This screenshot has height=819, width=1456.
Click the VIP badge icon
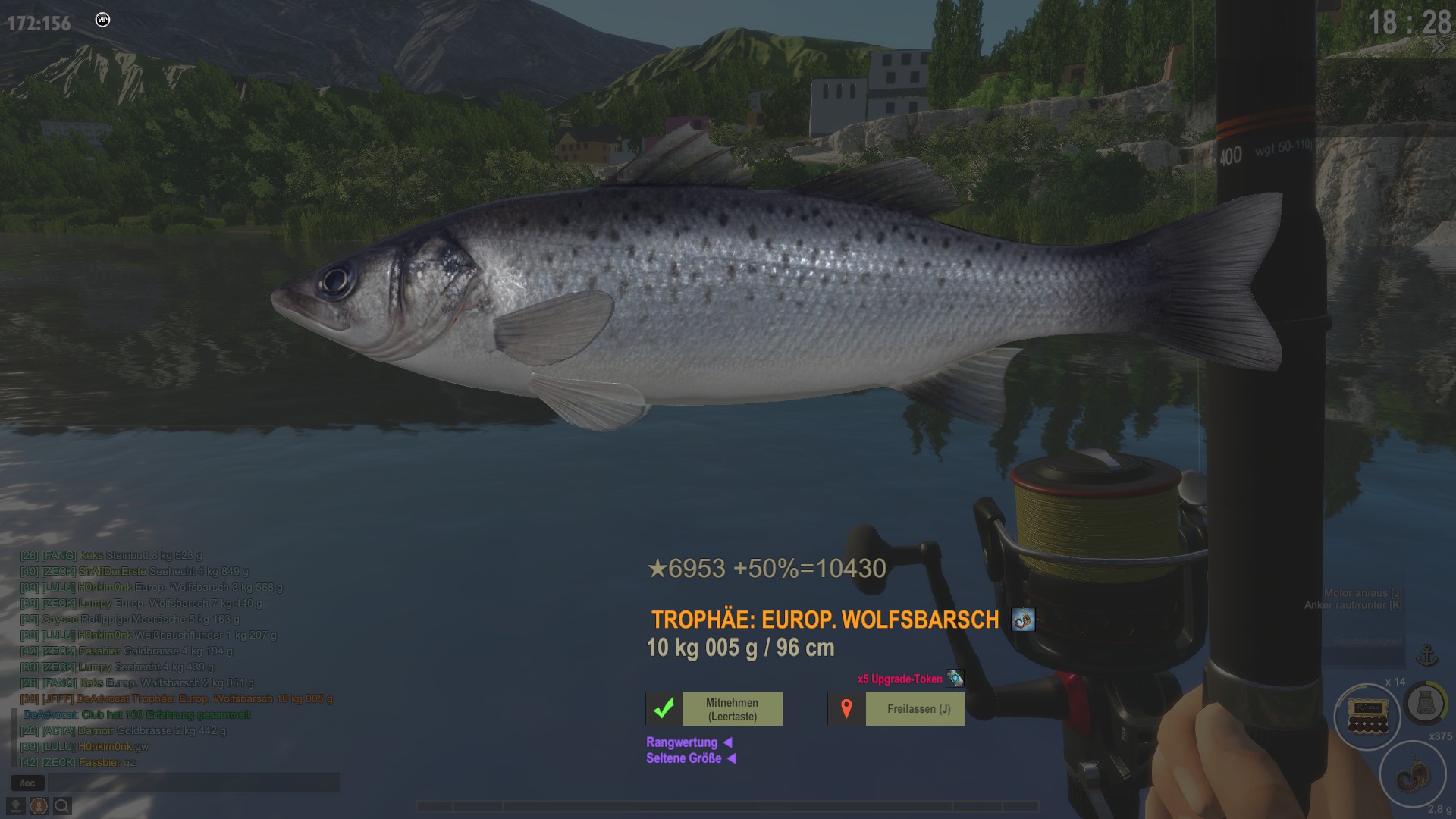pyautogui.click(x=102, y=20)
